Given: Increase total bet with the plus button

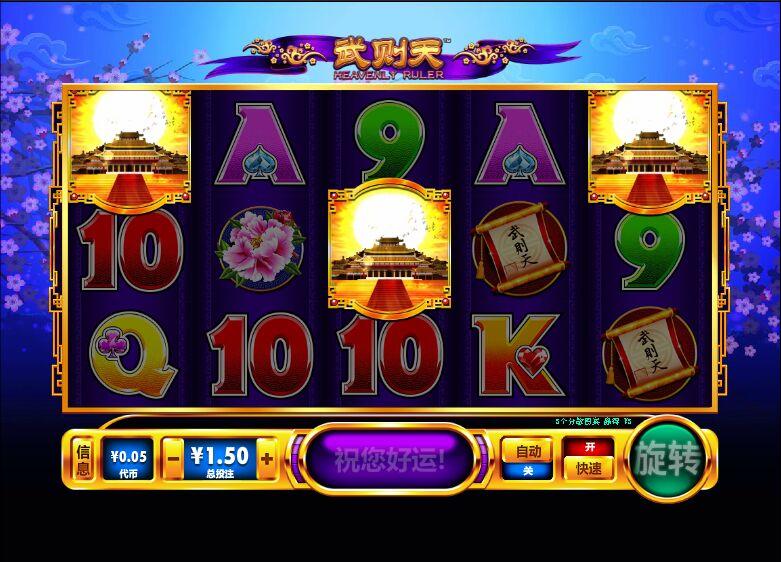Looking at the screenshot, I should (x=266, y=459).
